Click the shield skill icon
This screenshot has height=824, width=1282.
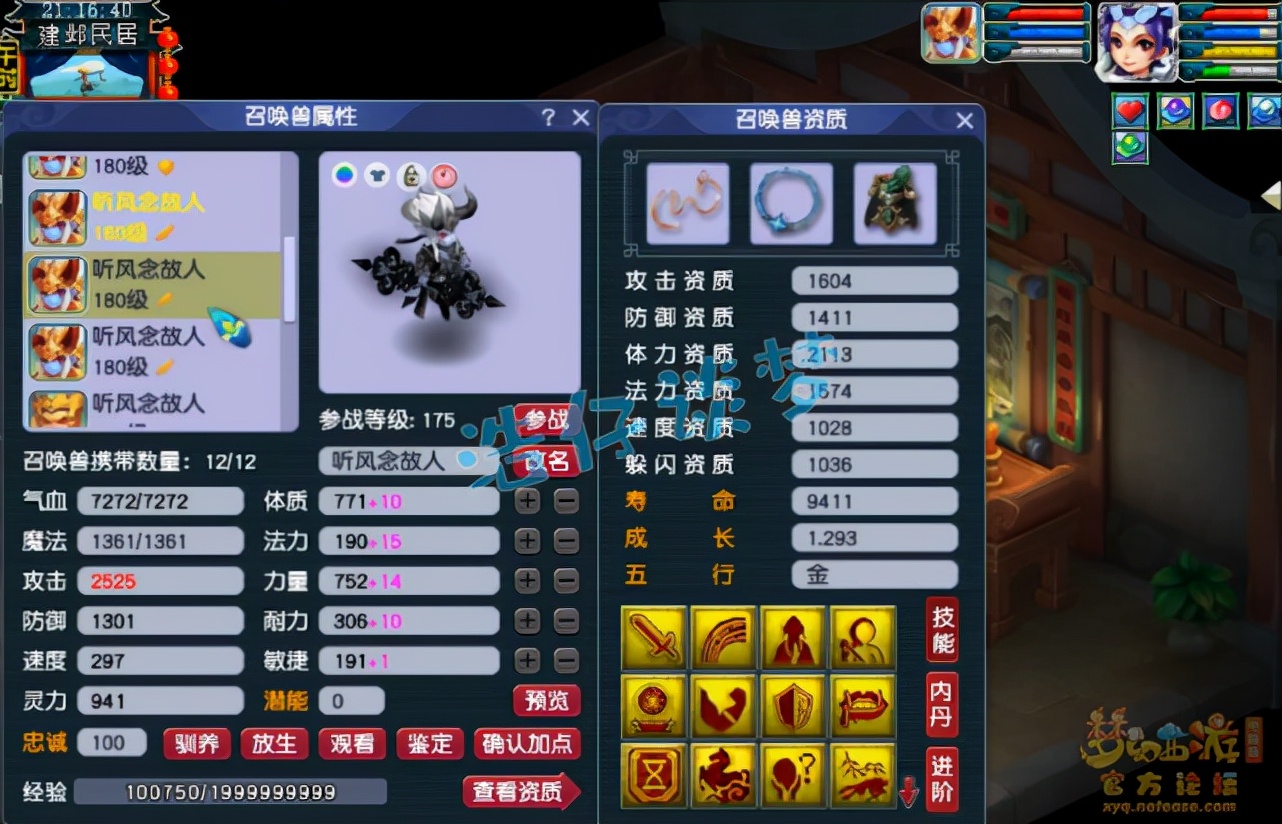pyautogui.click(x=794, y=707)
